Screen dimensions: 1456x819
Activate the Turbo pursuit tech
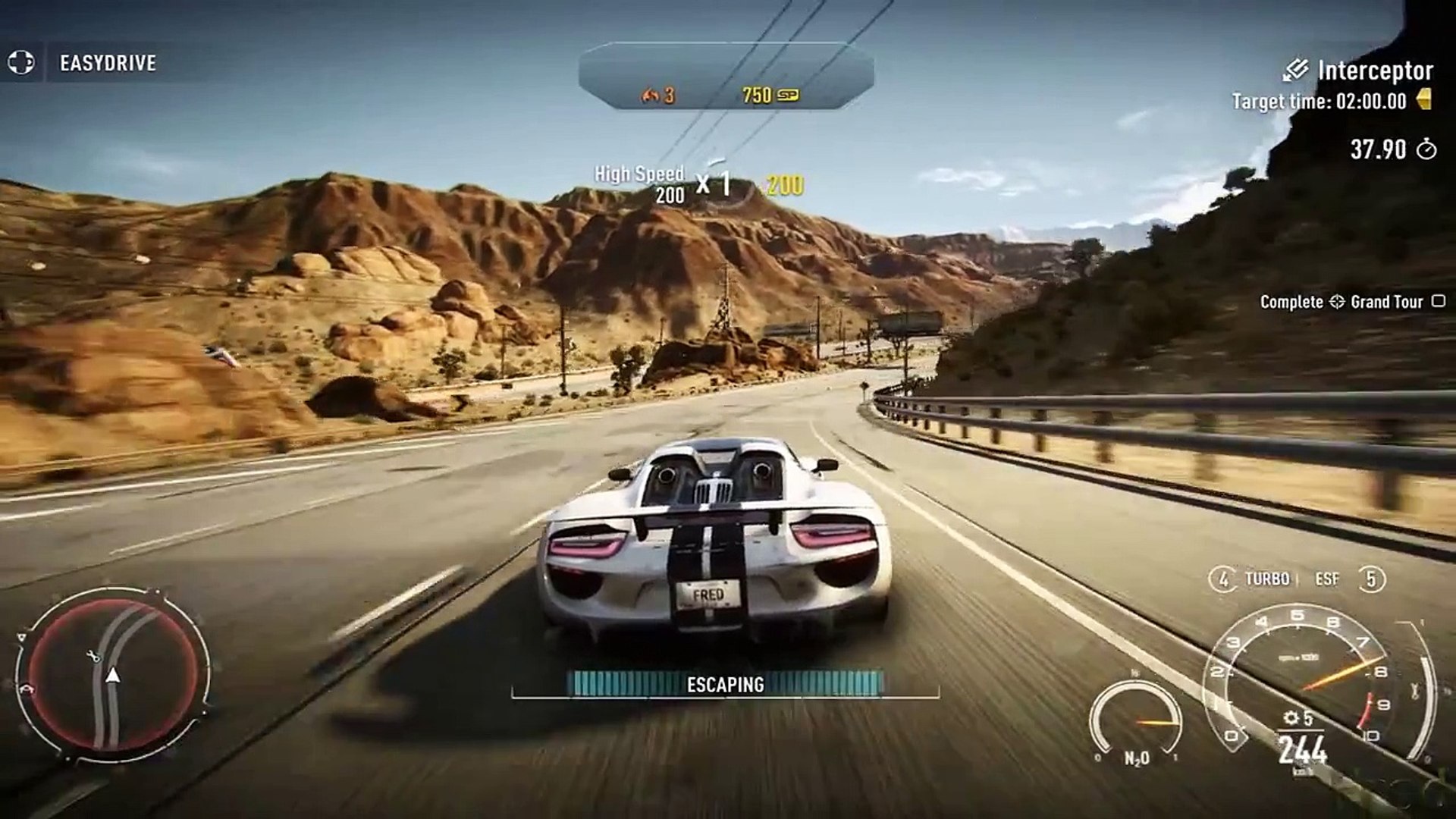coord(1266,579)
